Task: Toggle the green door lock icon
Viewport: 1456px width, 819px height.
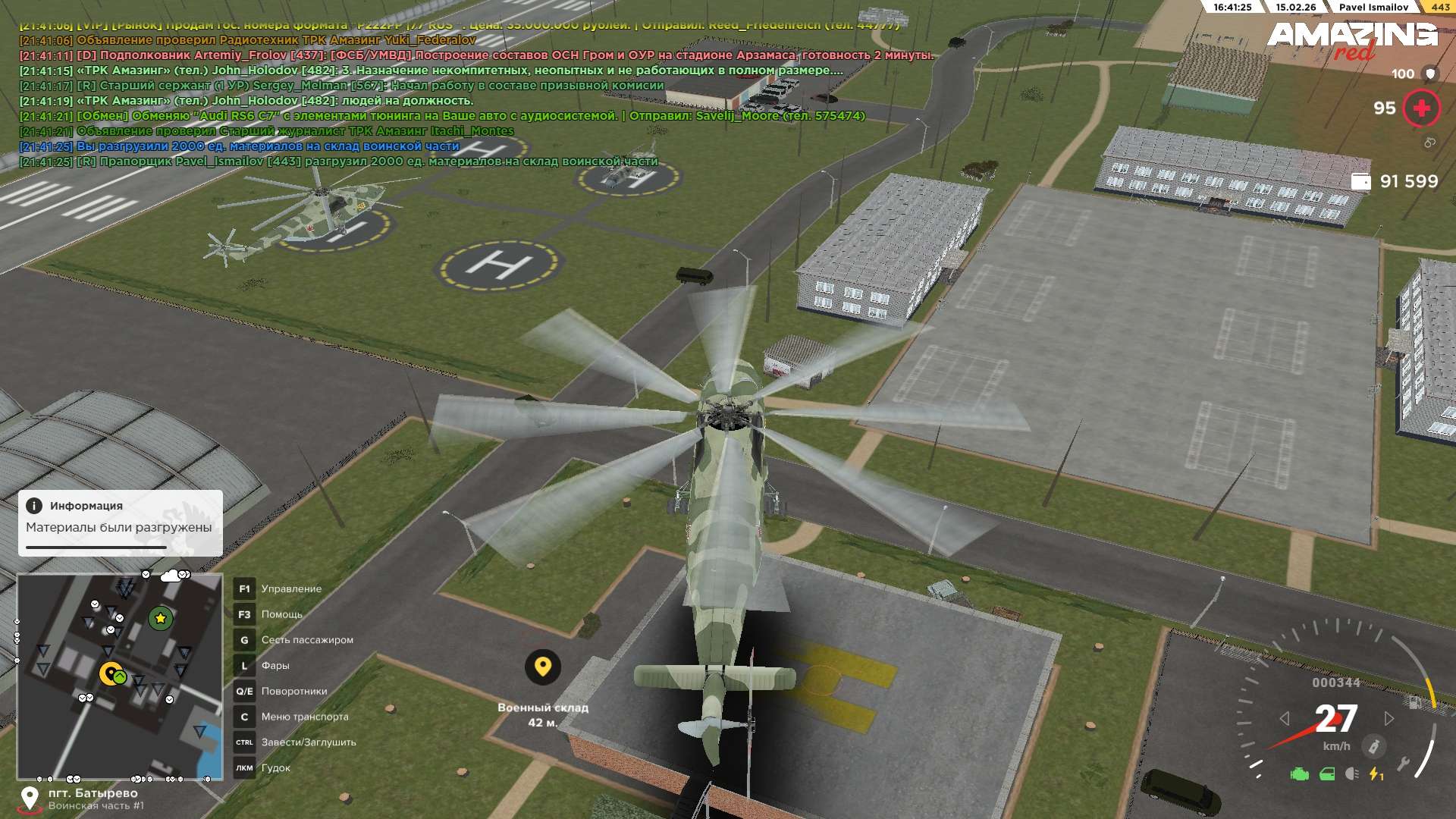Action: [x=1327, y=774]
